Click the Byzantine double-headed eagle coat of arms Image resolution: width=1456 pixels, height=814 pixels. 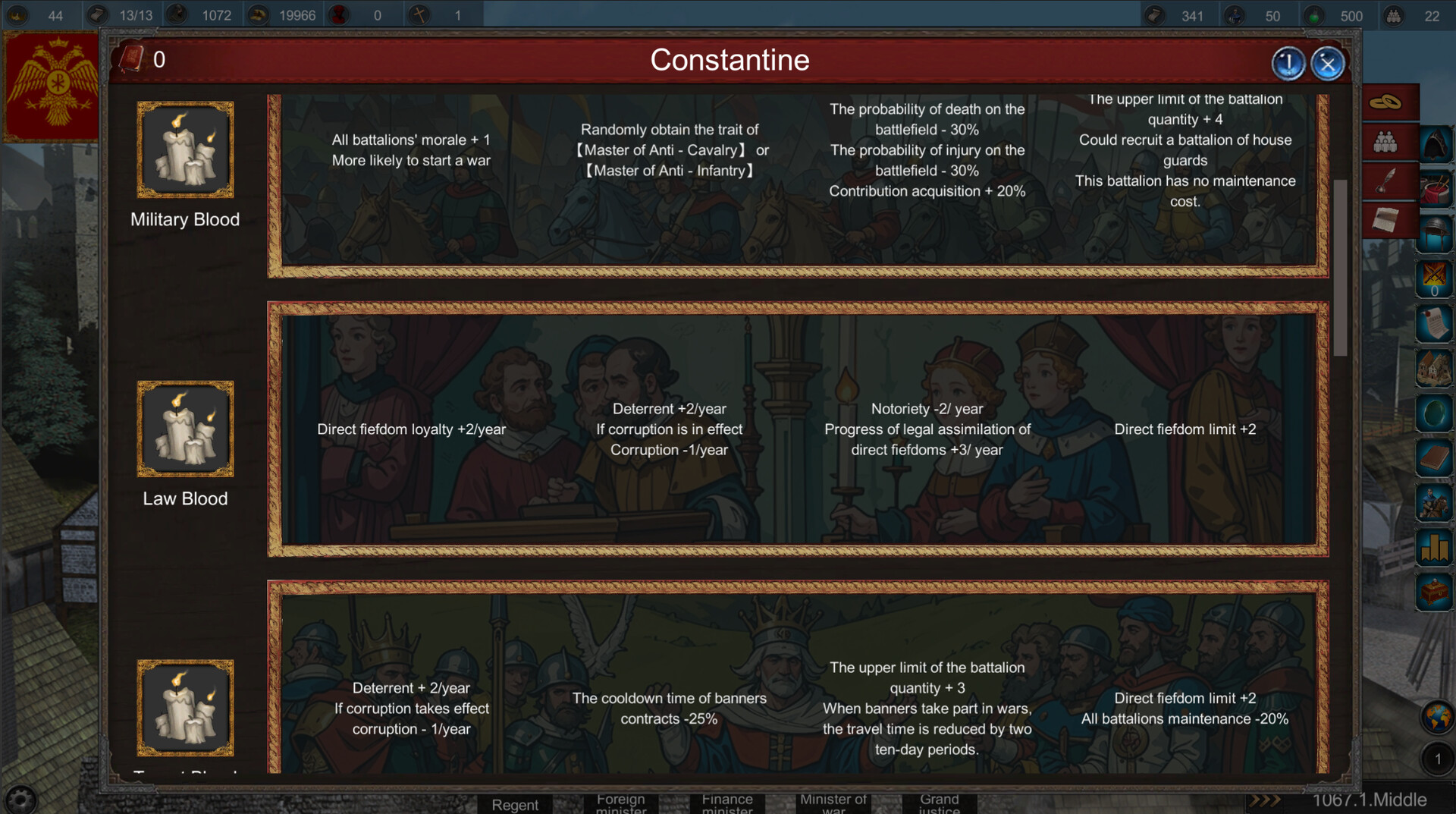click(x=53, y=85)
